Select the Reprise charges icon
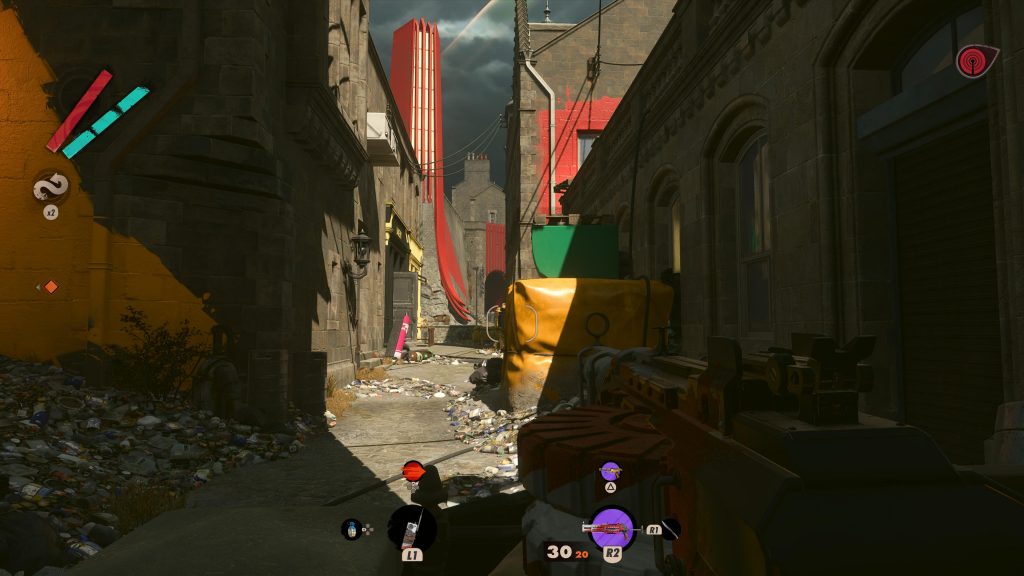This screenshot has width=1024, height=576. click(50, 187)
